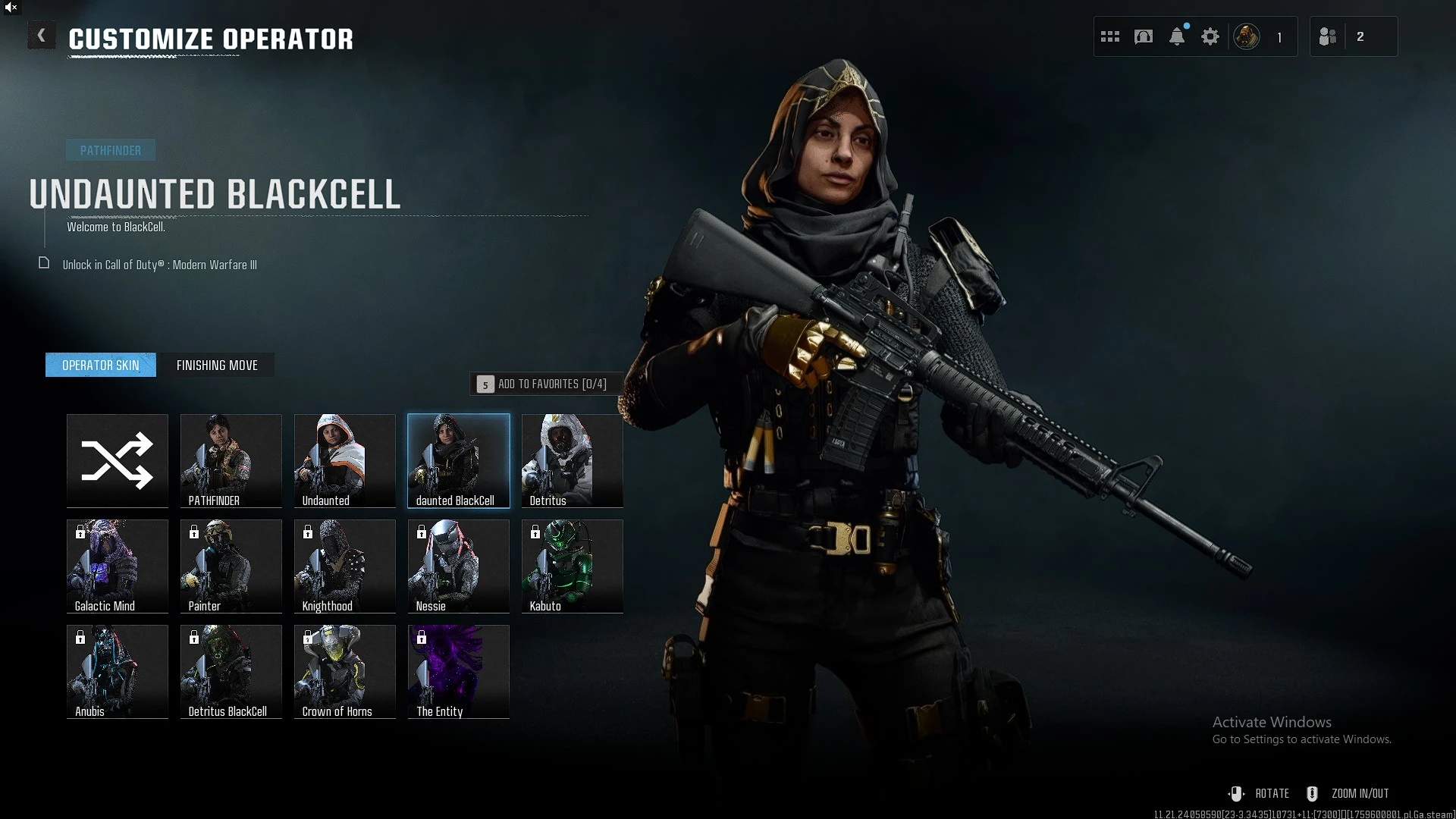Screen dimensions: 1456x819
Task: Choose the locked Galactic Mind skin
Action: [x=118, y=566]
